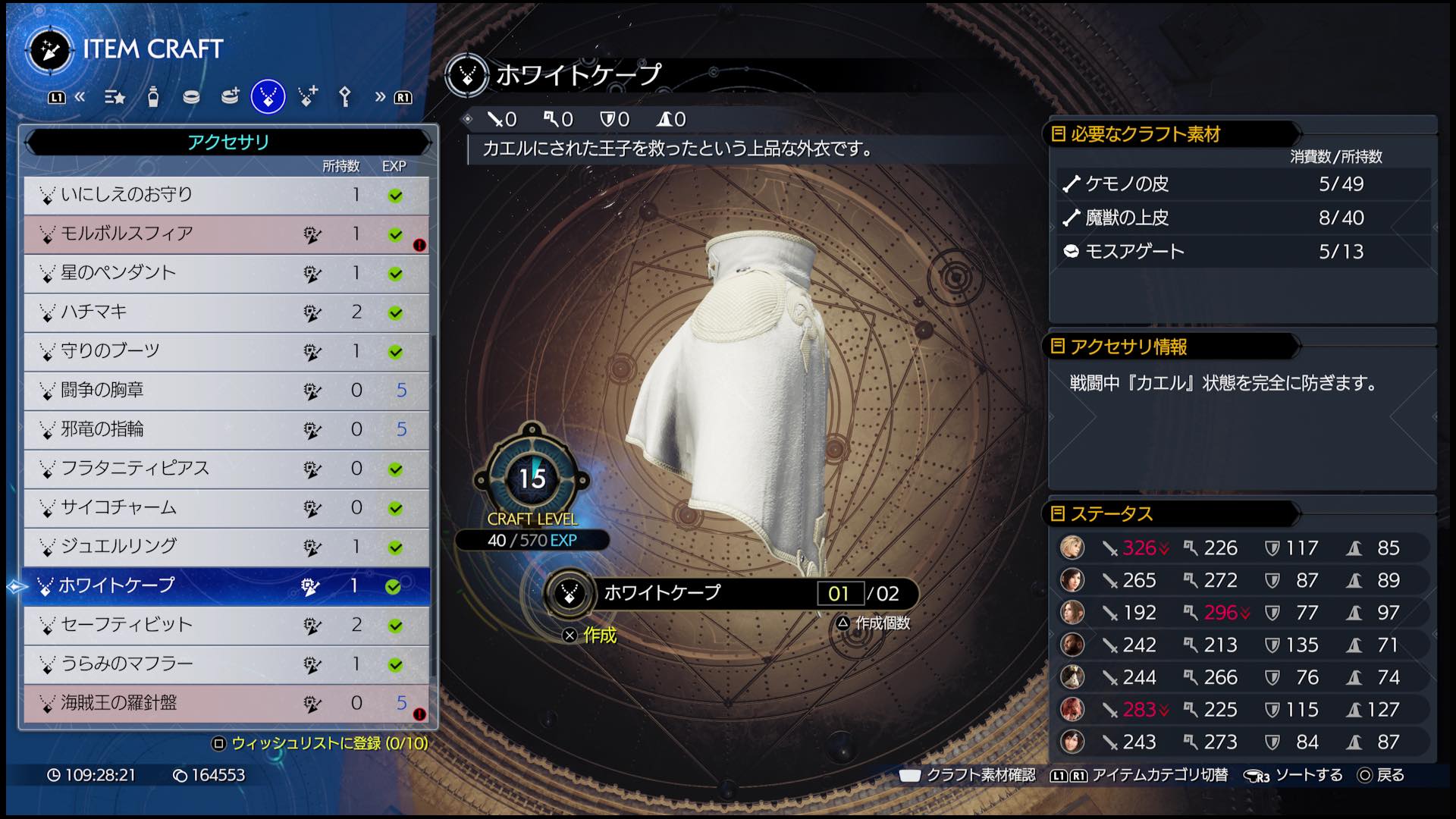Click the highlighted accessory necklace category icon

[x=267, y=97]
